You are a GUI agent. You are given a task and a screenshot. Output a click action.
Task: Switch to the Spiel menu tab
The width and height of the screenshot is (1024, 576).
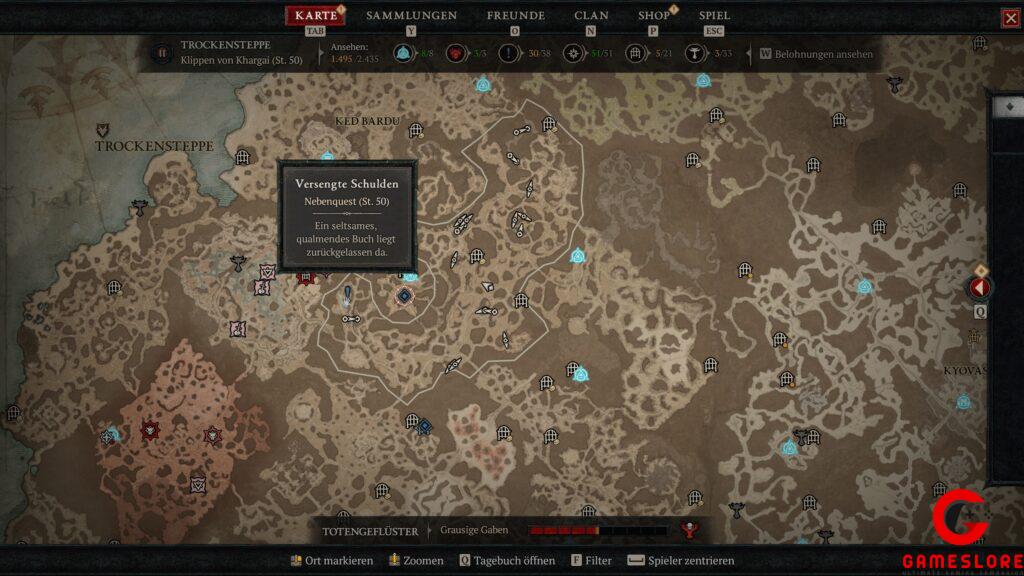click(x=714, y=16)
